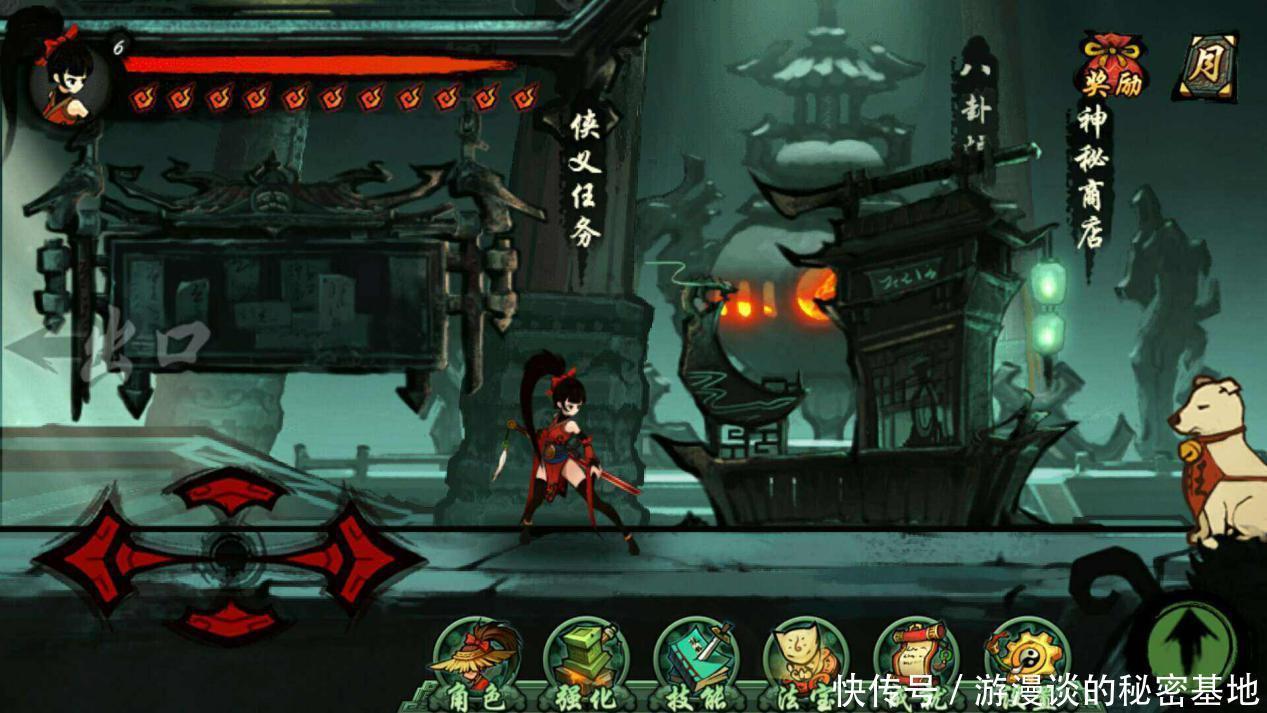Open the 侠义任务 quest banner
This screenshot has height=713, width=1267.
click(585, 178)
